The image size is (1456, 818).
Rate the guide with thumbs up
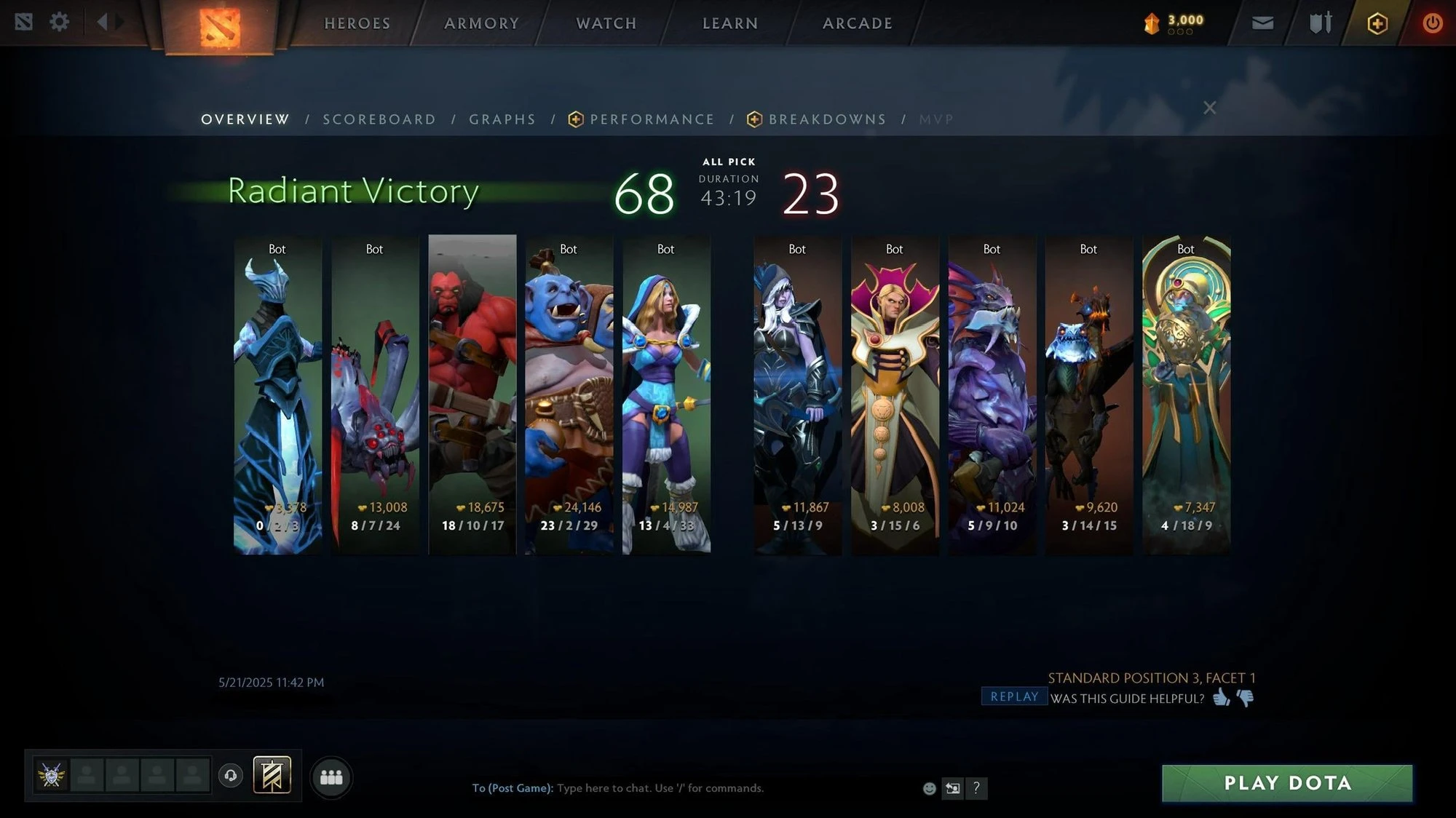1221,698
